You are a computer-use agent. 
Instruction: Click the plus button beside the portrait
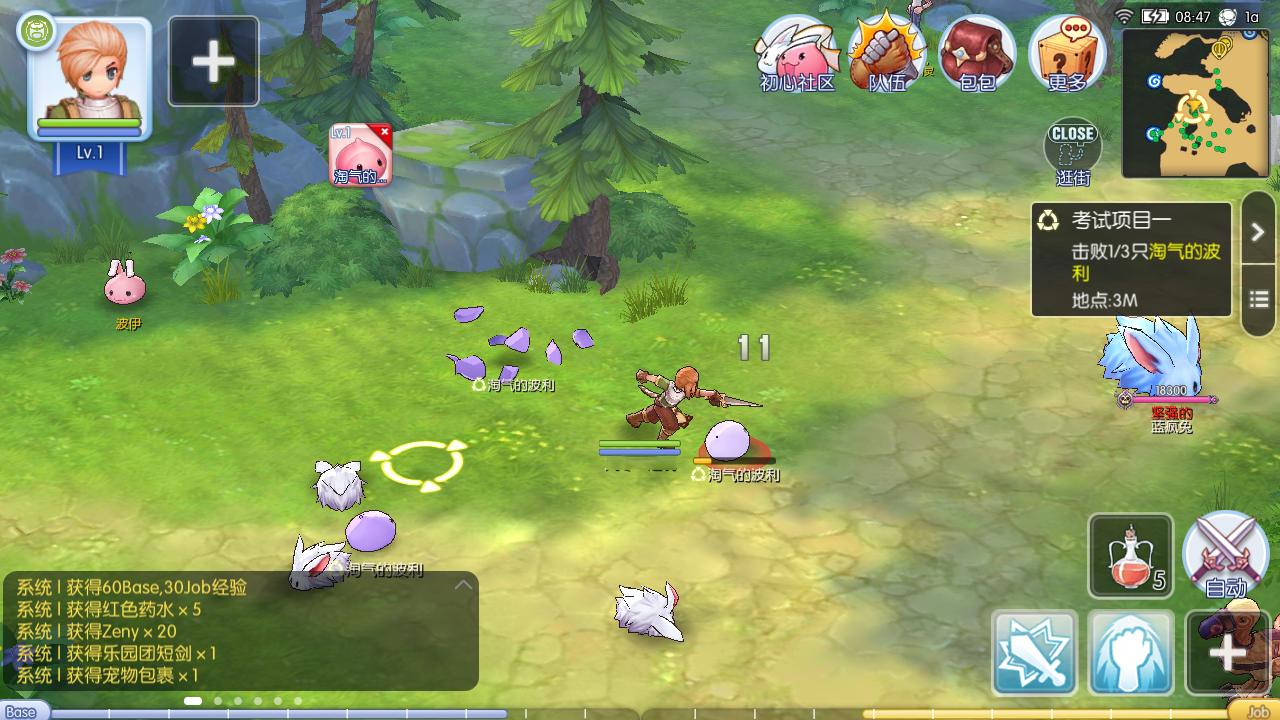coord(213,62)
